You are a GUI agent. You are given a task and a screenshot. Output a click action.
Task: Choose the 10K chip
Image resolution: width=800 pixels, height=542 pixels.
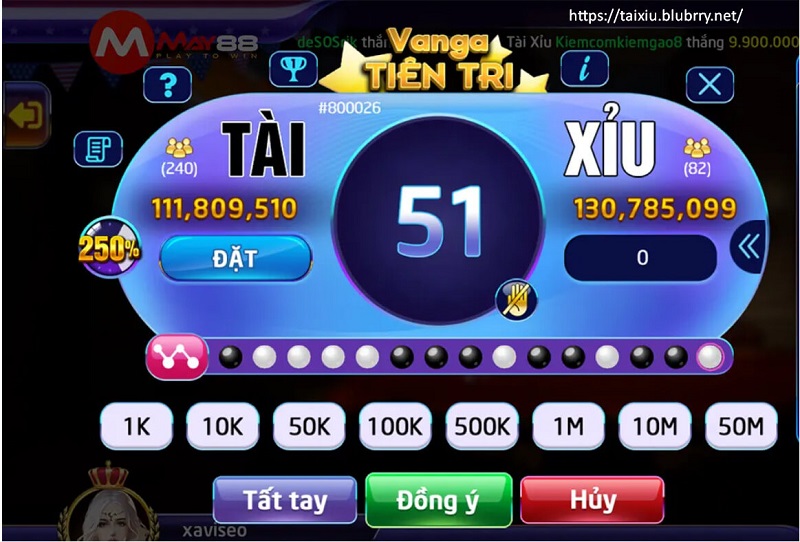(222, 427)
